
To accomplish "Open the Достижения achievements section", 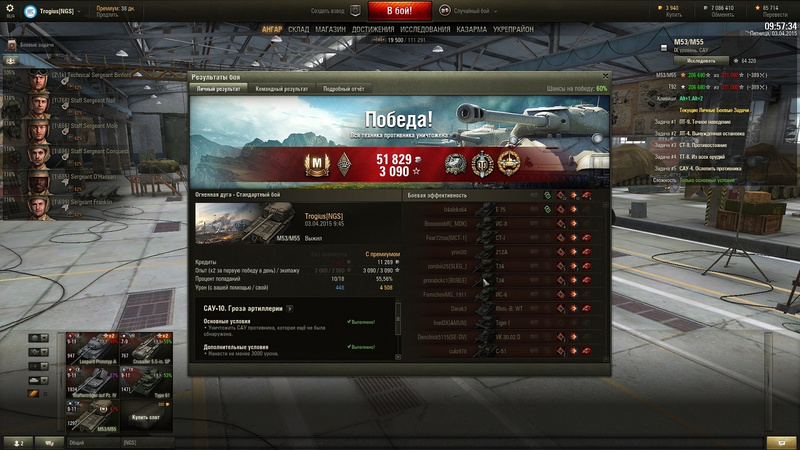I will 372,30.
